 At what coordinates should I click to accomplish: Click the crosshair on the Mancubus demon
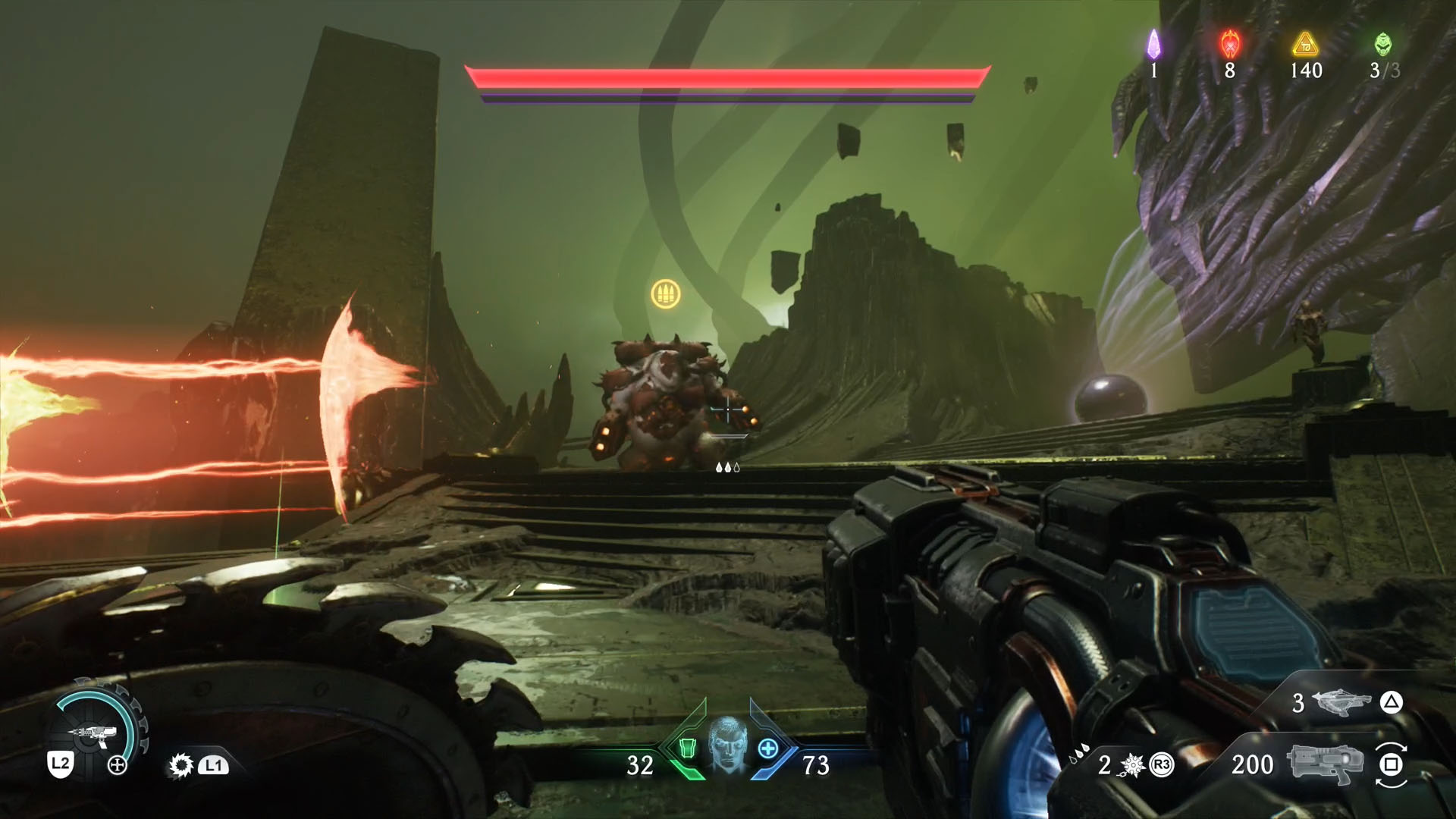click(x=728, y=410)
